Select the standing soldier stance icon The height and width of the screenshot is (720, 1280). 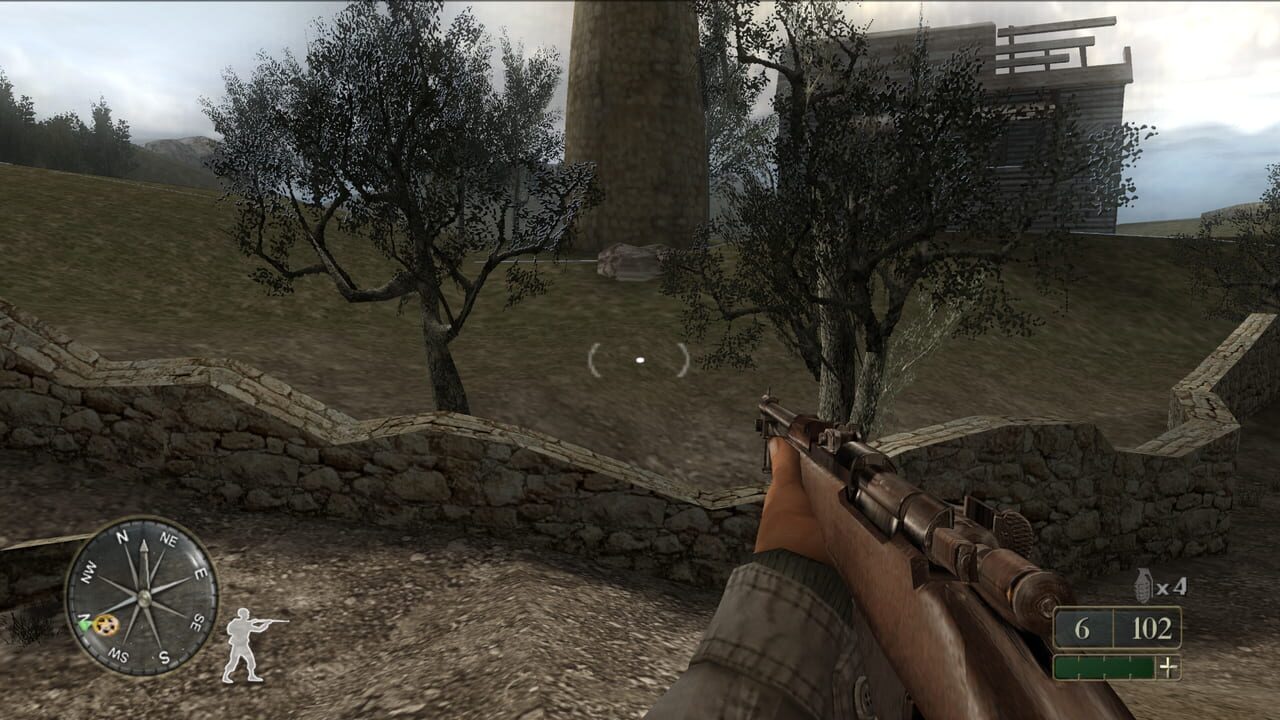(243, 642)
